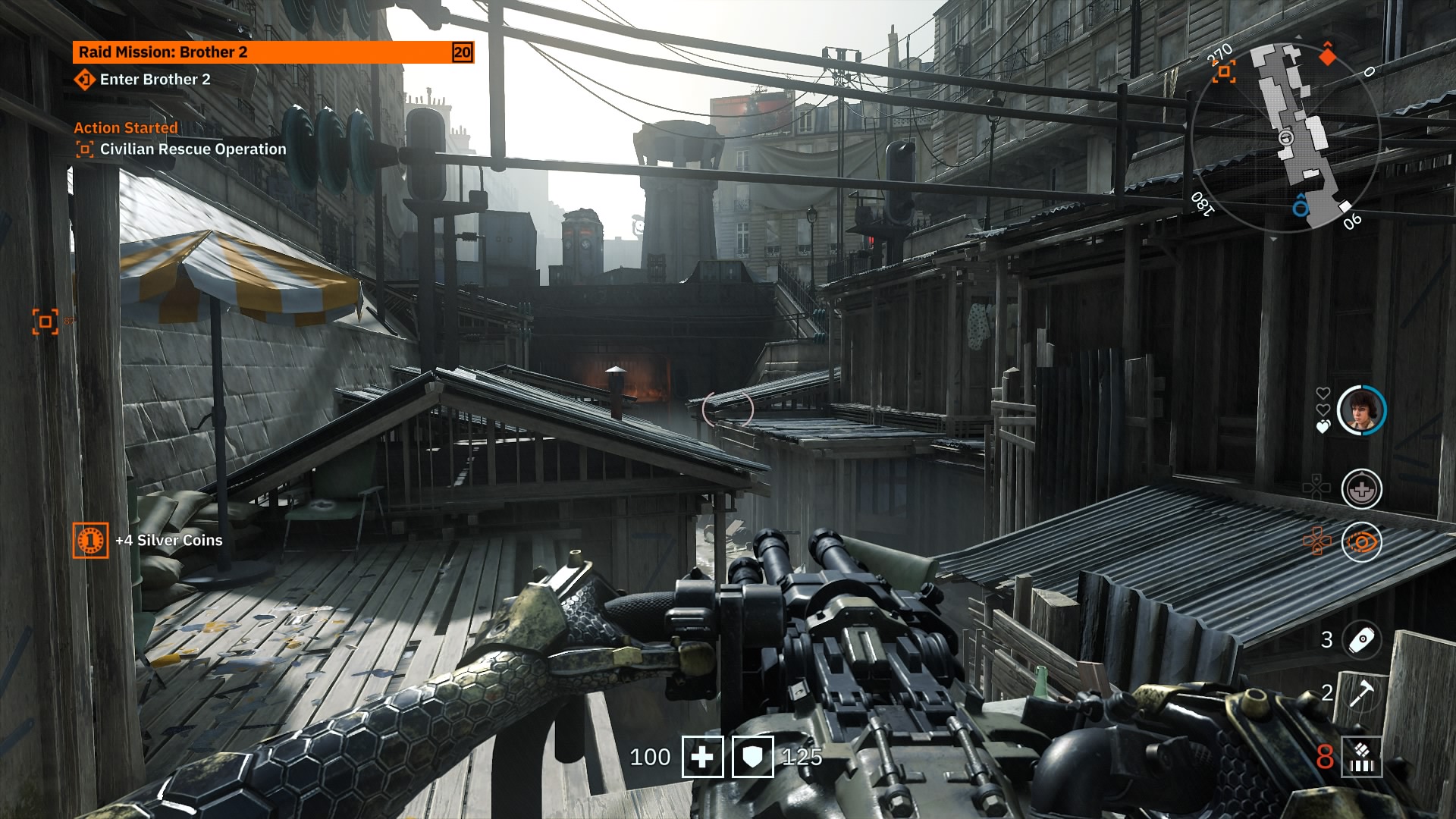Viewport: 1456px width, 819px height.
Task: Click the weapon ammo icon
Action: [1361, 757]
